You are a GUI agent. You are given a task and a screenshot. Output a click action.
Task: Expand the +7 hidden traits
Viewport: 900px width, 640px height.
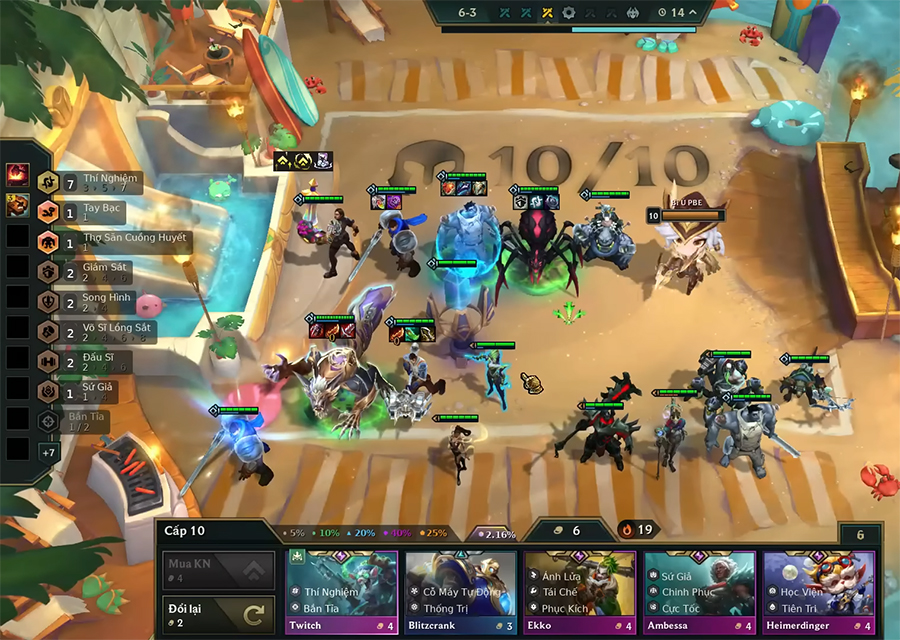coord(47,452)
